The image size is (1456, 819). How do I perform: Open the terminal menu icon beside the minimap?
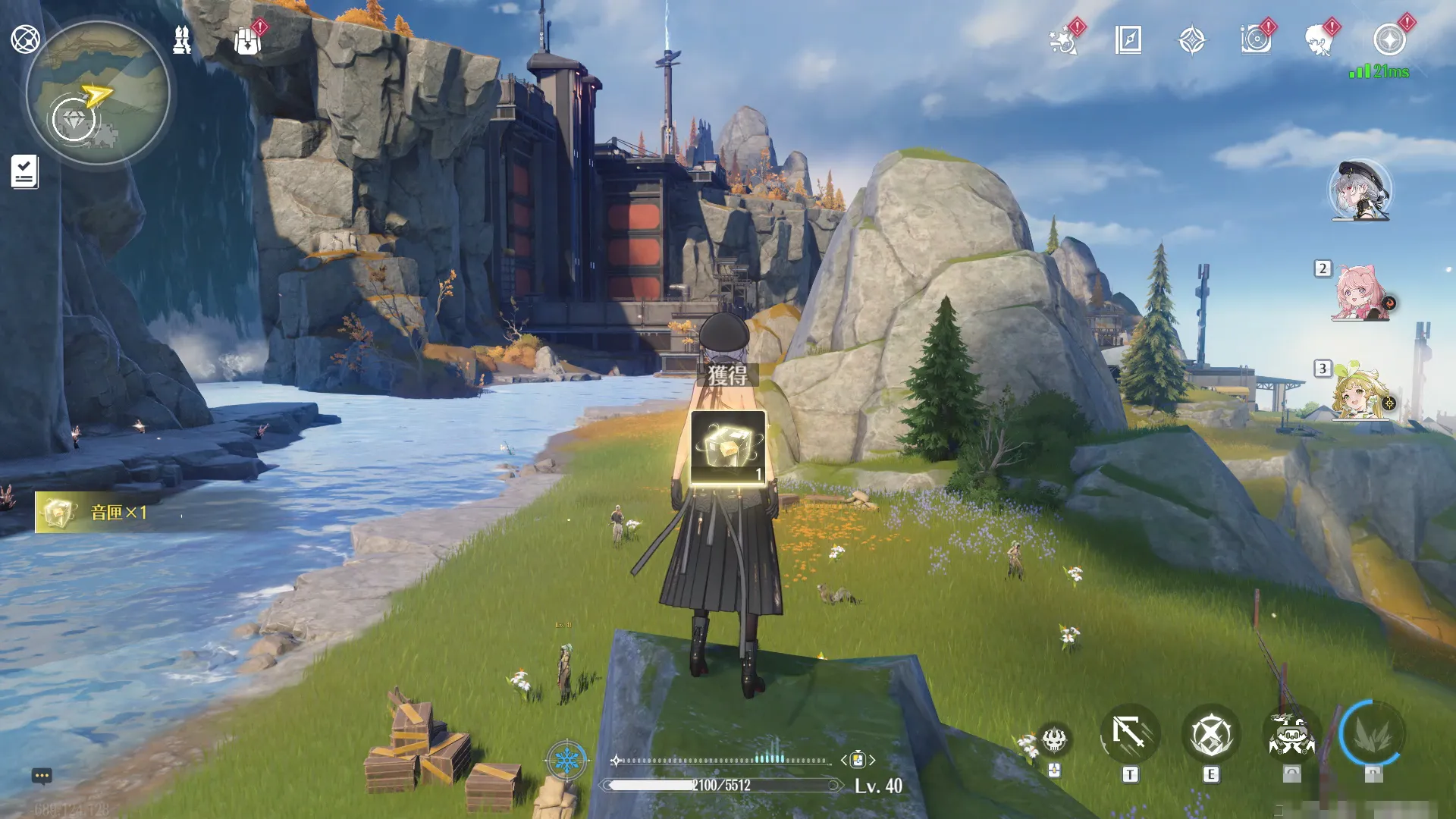point(25,39)
